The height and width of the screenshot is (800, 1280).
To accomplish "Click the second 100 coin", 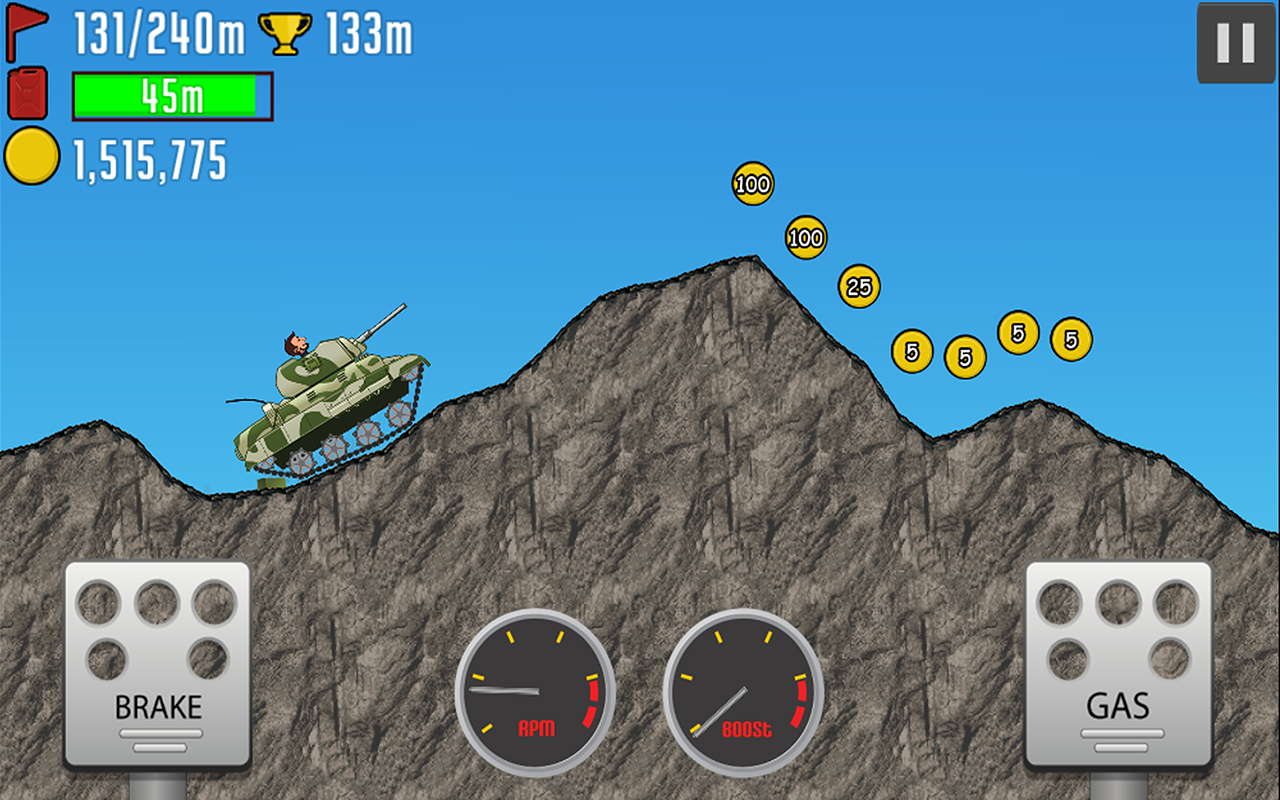I will pos(806,238).
